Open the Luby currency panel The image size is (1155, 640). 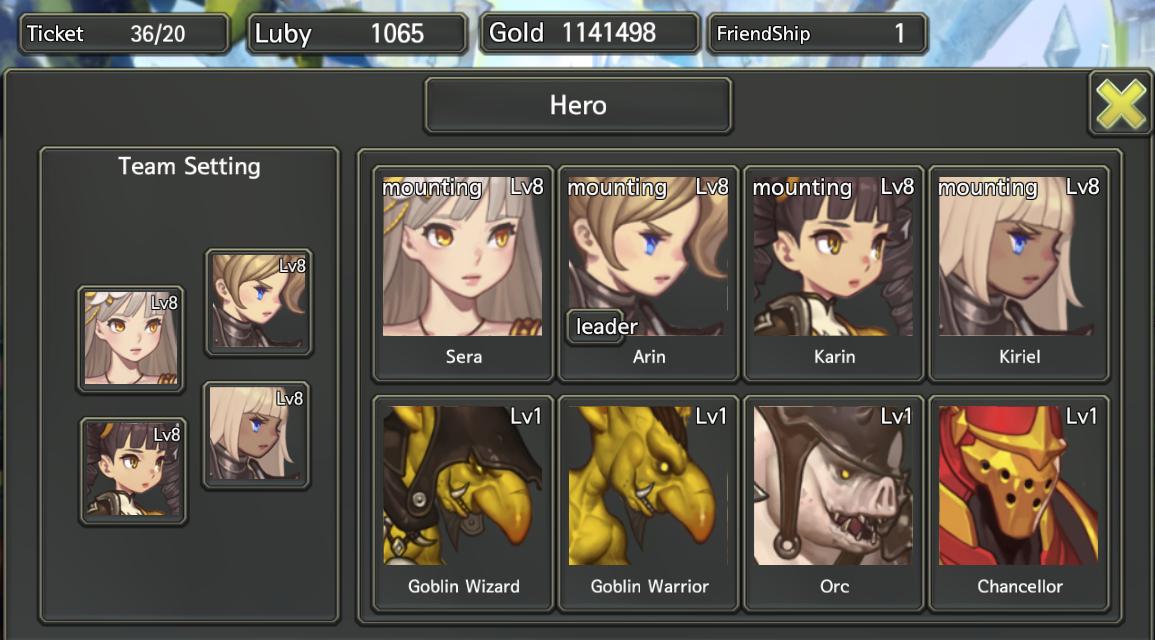point(357,34)
